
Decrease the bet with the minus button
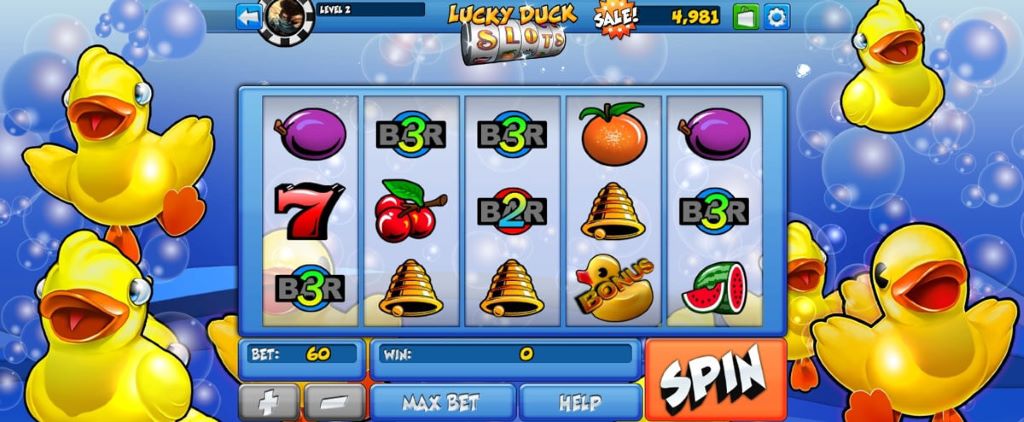point(334,403)
